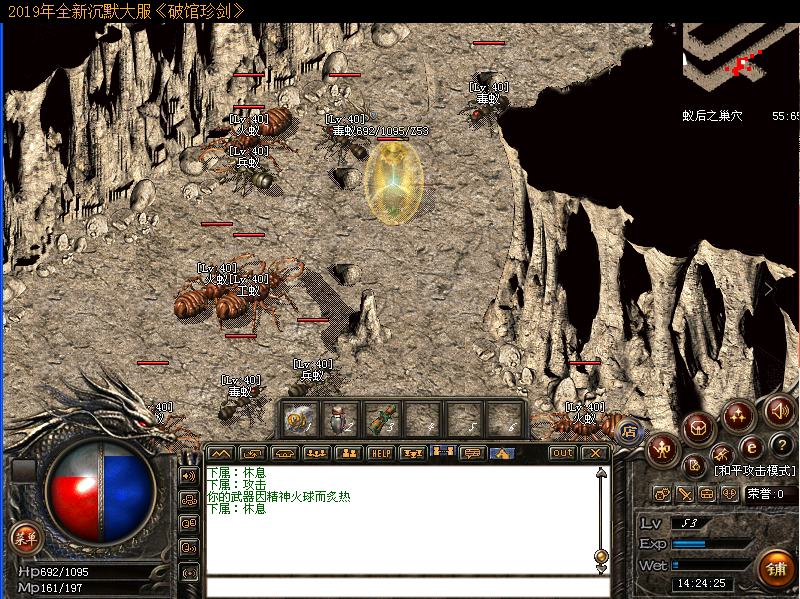Open the question mark help orb

[x=783, y=446]
